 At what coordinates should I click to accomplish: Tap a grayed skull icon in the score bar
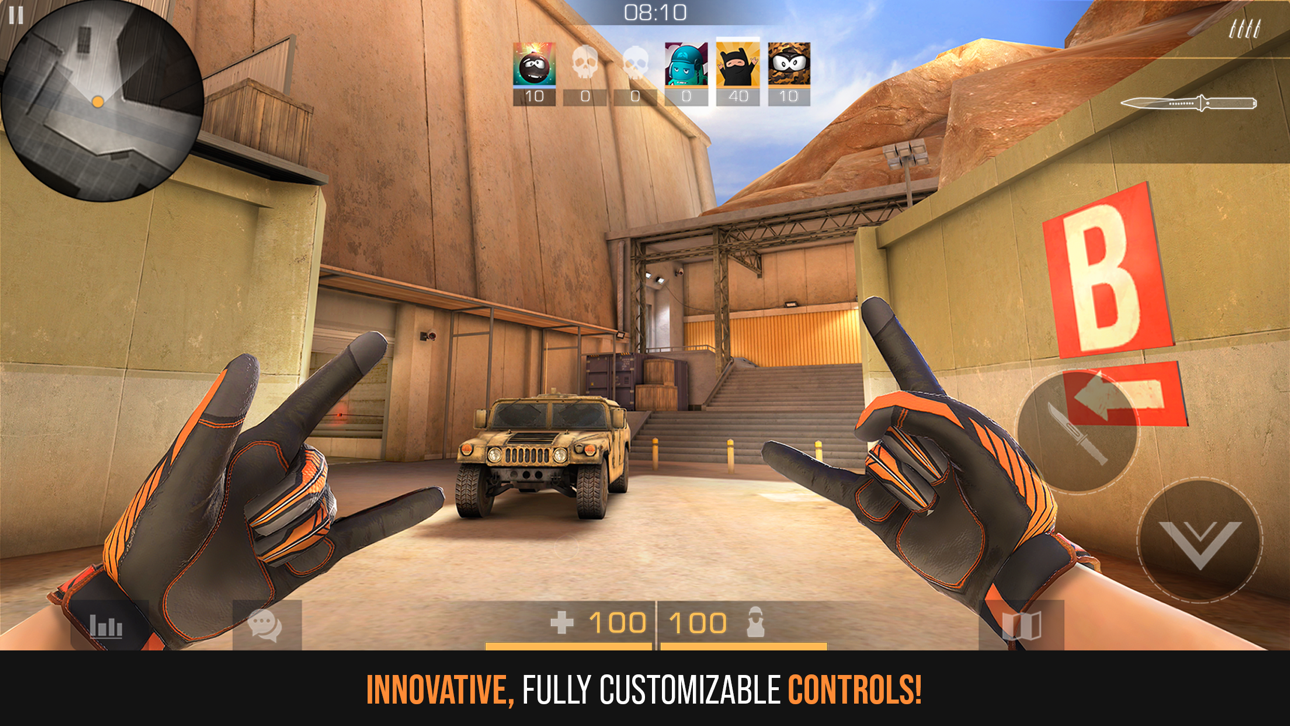[x=586, y=62]
